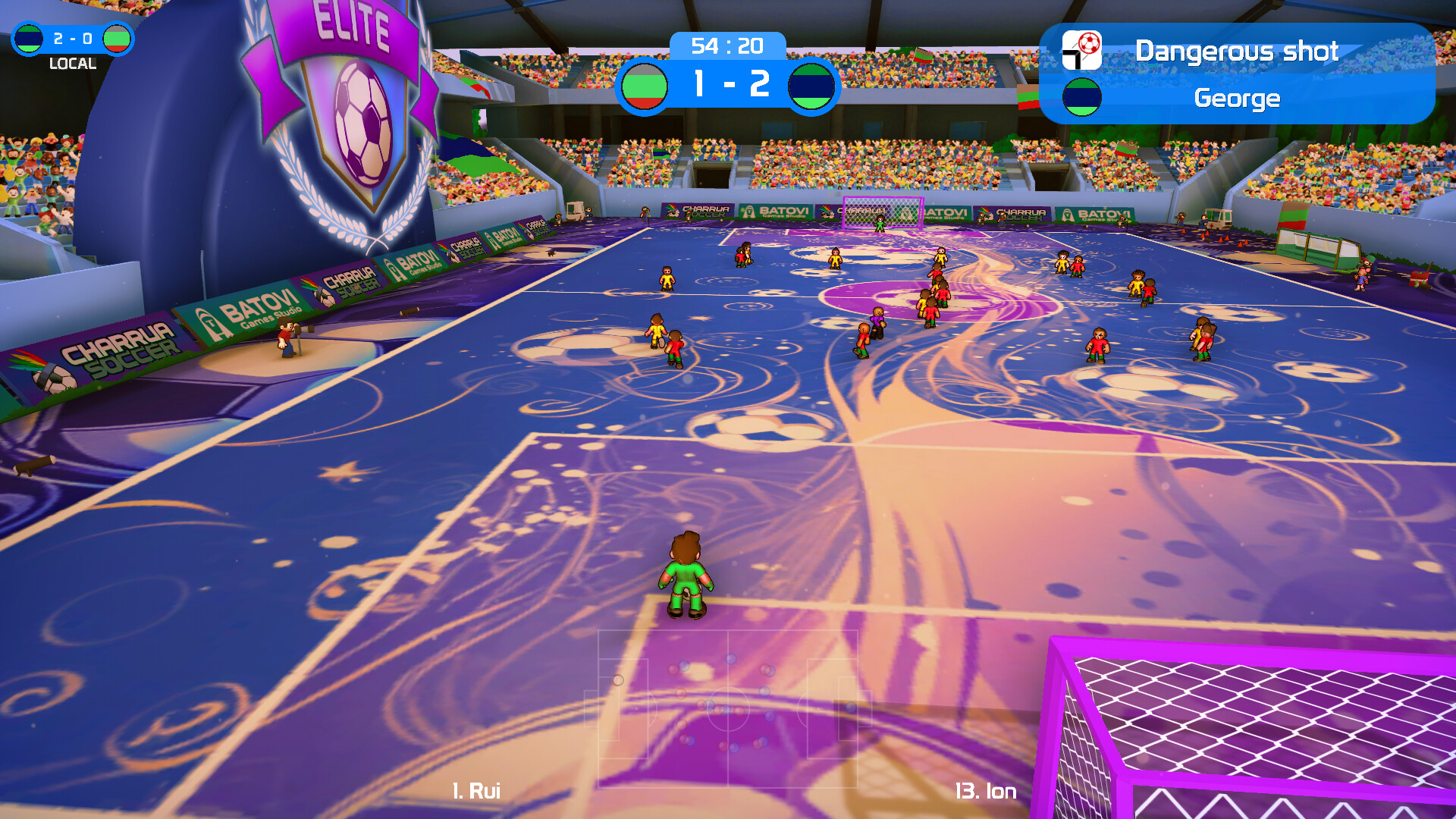Select the green-red team badge in the scoreboard

coord(646,86)
